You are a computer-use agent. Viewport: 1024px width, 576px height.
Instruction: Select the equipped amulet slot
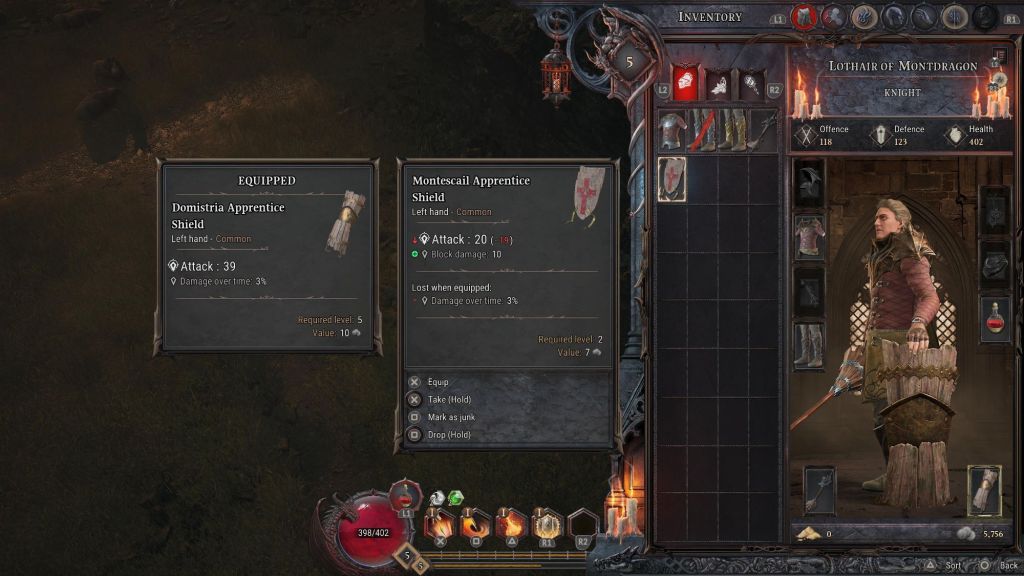point(995,209)
